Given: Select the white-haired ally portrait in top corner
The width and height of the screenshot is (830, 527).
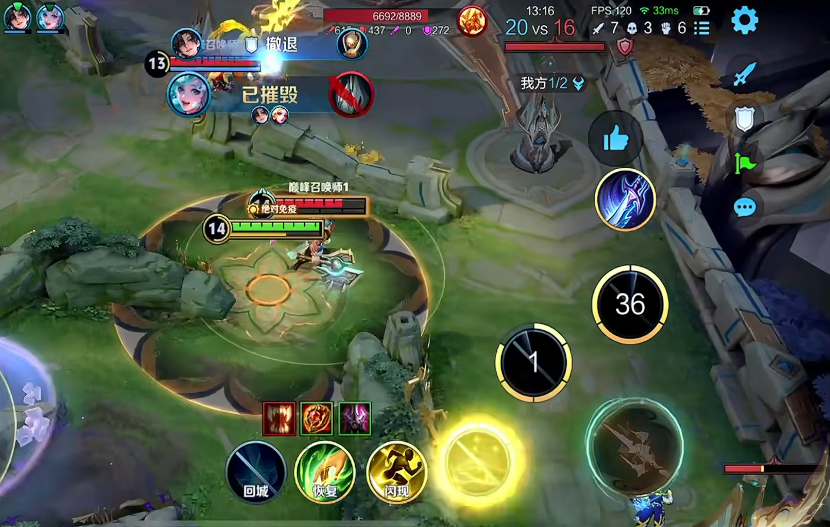Looking at the screenshot, I should coord(49,16).
